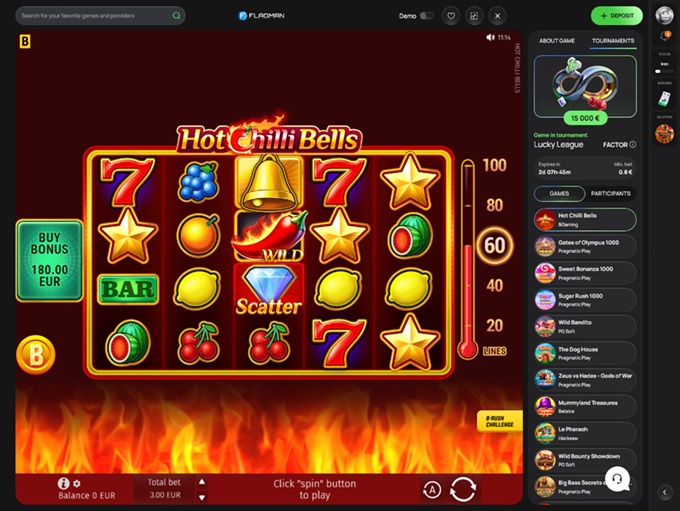The height and width of the screenshot is (511, 680).
Task: Open the B Rush Challenge banner
Action: [498, 420]
